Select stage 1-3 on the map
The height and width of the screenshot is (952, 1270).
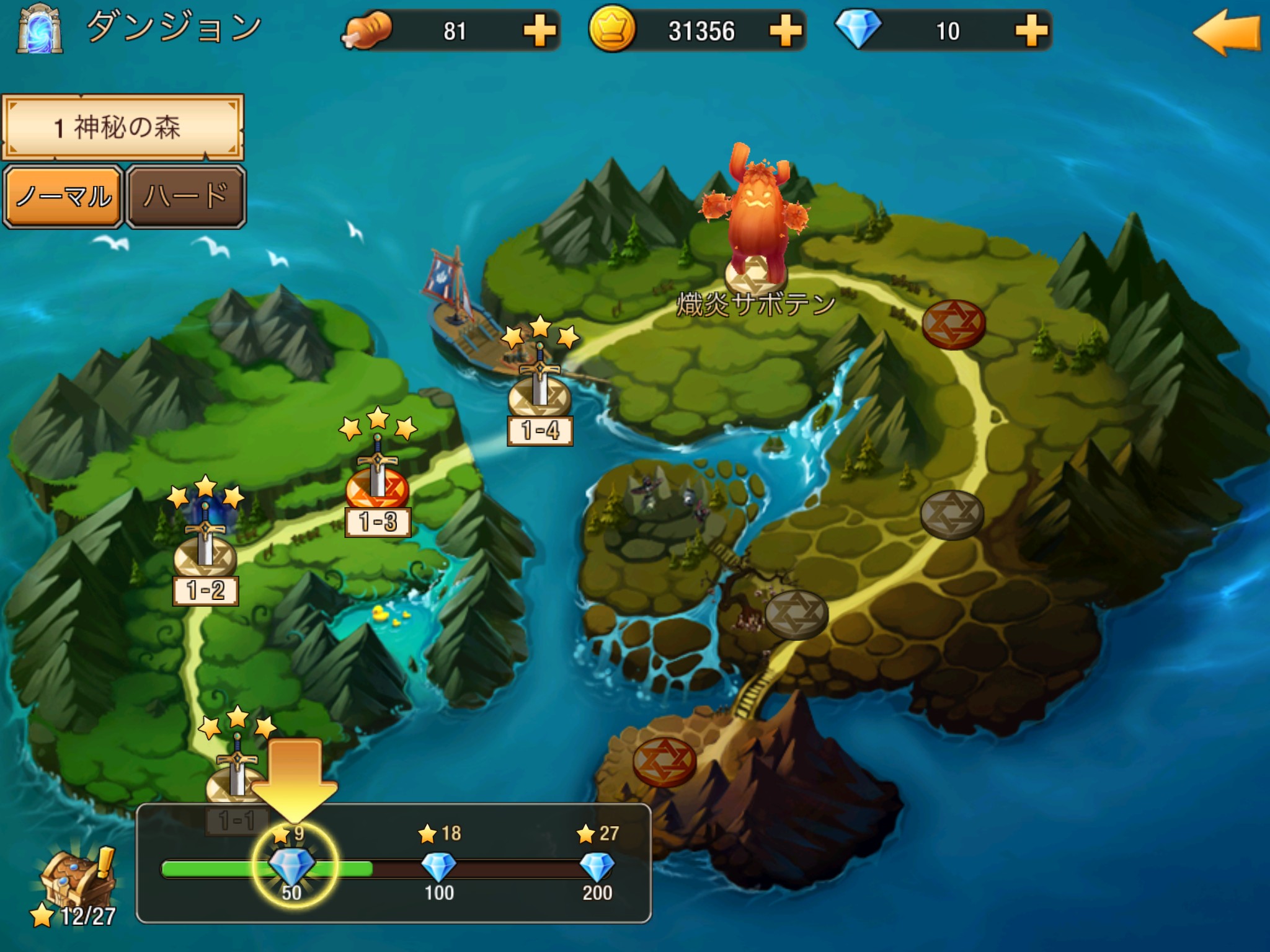(378, 490)
